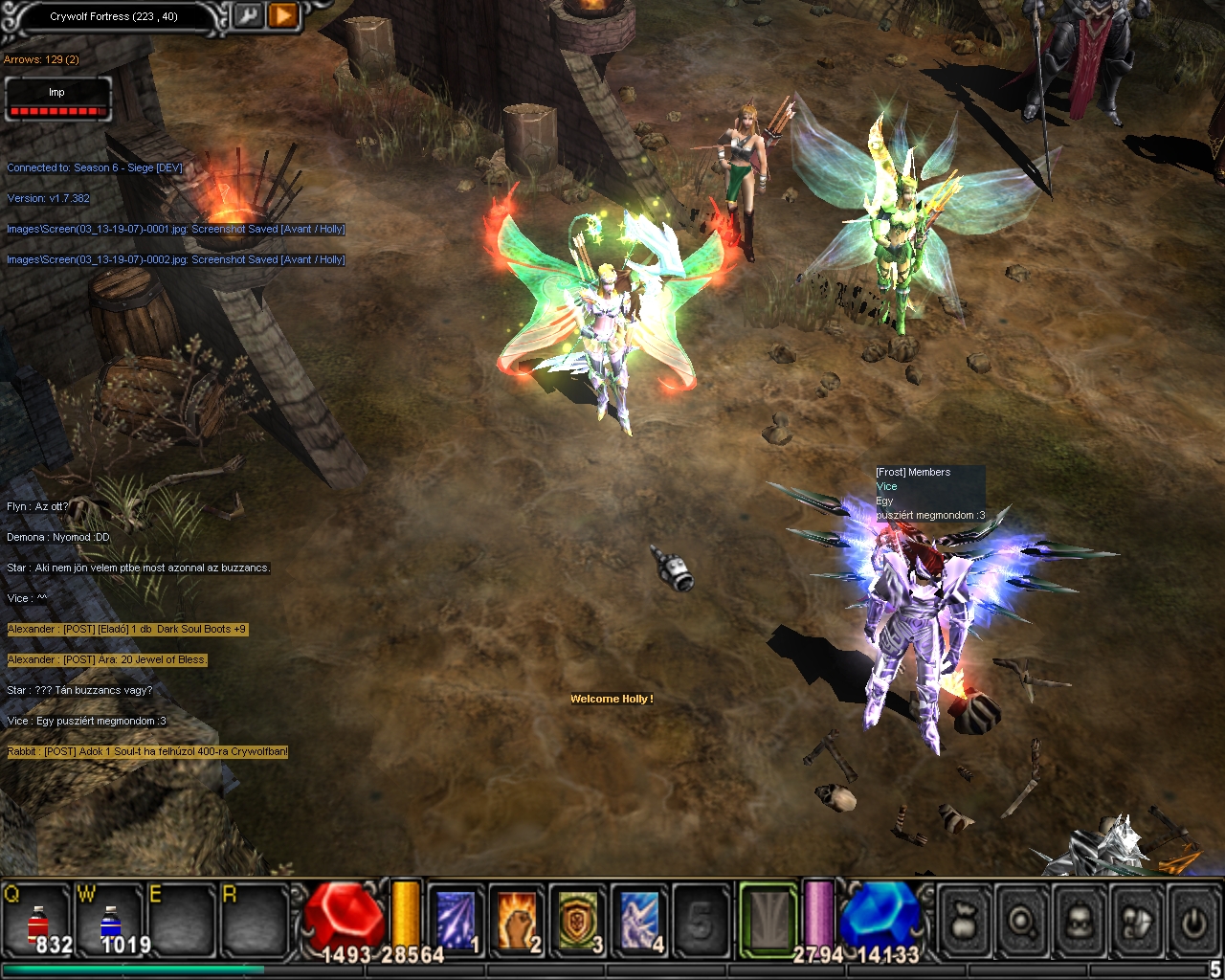
Task: Use the blue mana potion in slot W
Action: (111, 922)
